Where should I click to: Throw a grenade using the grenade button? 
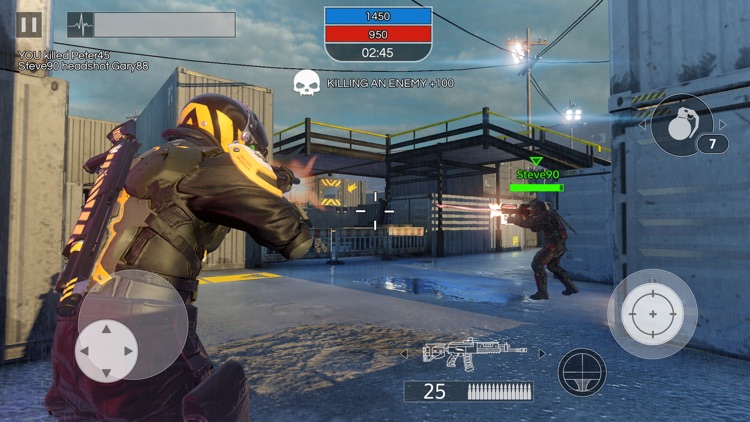tap(681, 123)
